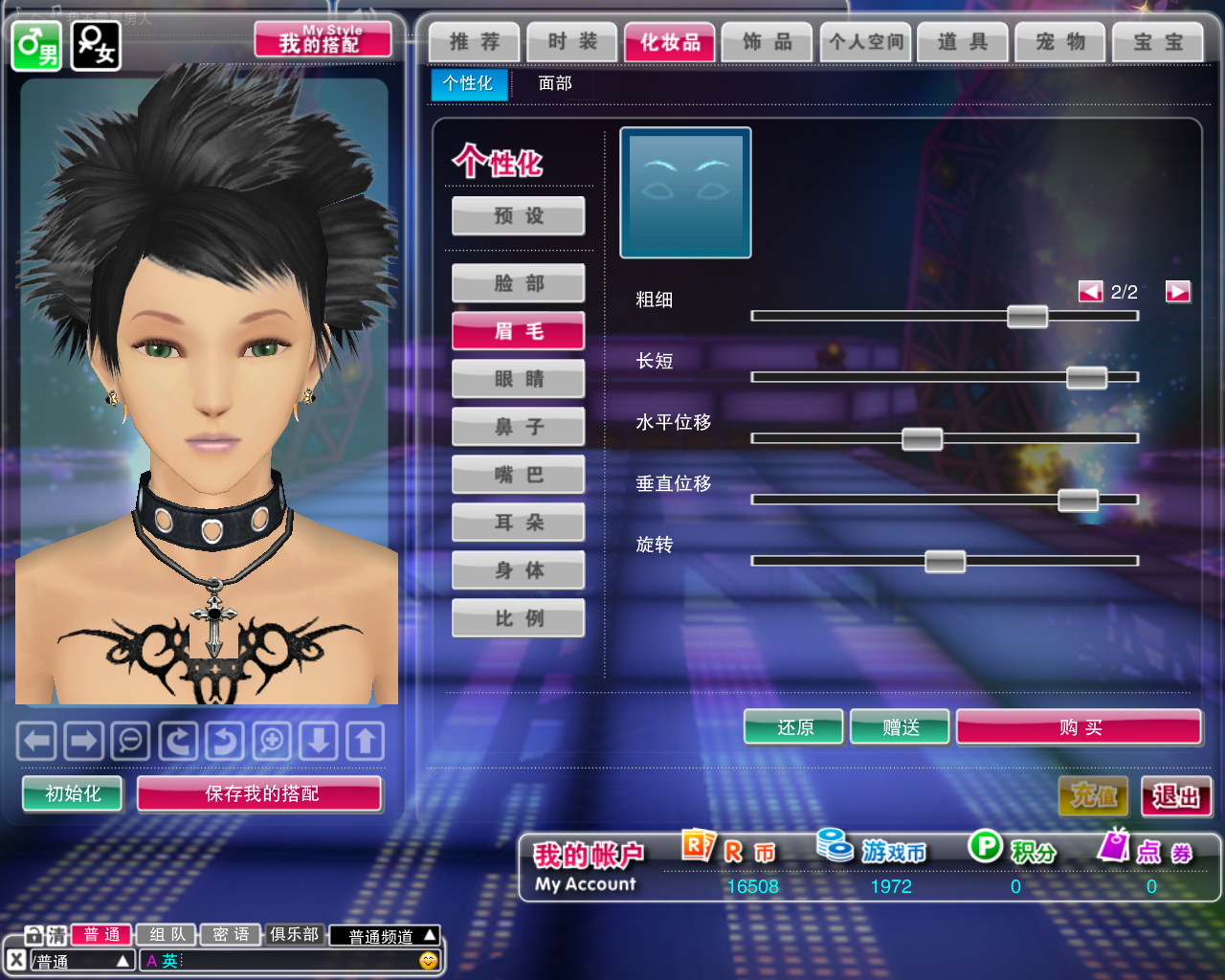Open the 鼻子 customization category
1225x980 pixels.
point(519,427)
